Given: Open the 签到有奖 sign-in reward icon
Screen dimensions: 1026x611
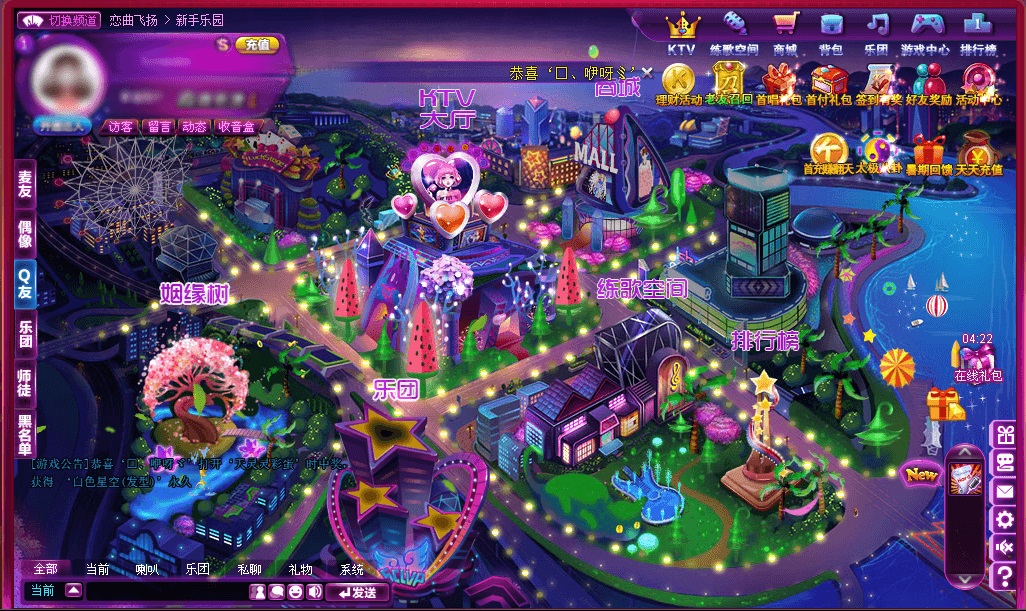Looking at the screenshot, I should [x=879, y=82].
